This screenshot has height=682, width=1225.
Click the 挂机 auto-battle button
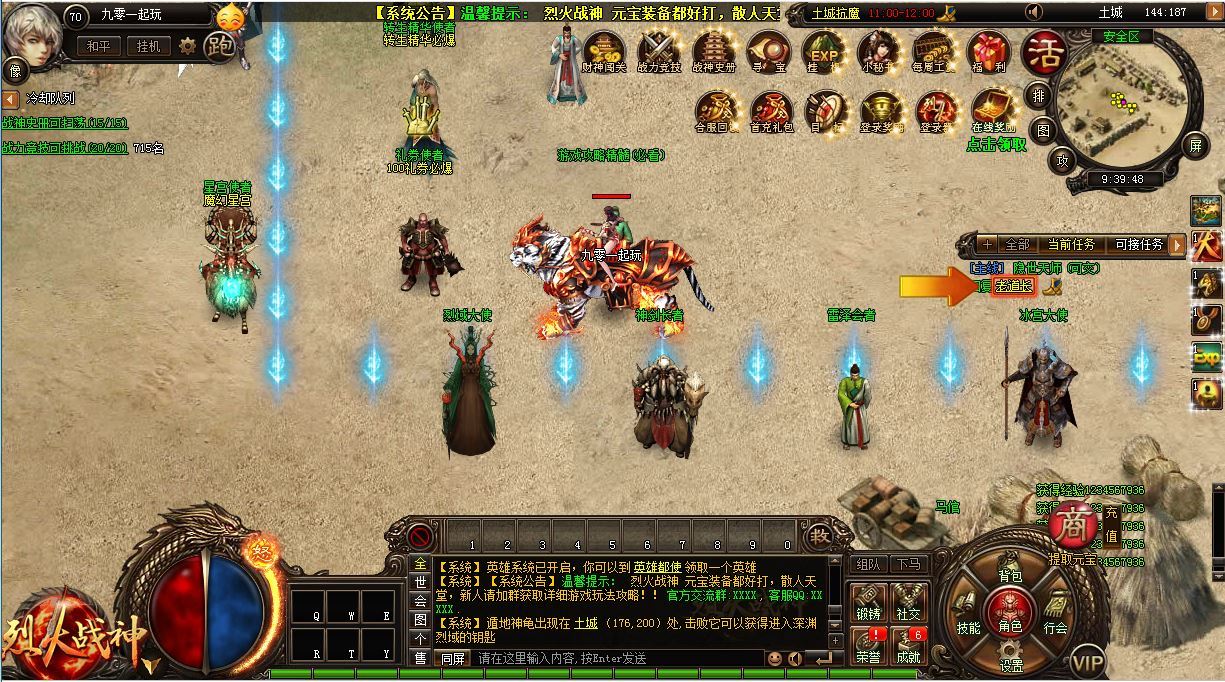pos(148,46)
